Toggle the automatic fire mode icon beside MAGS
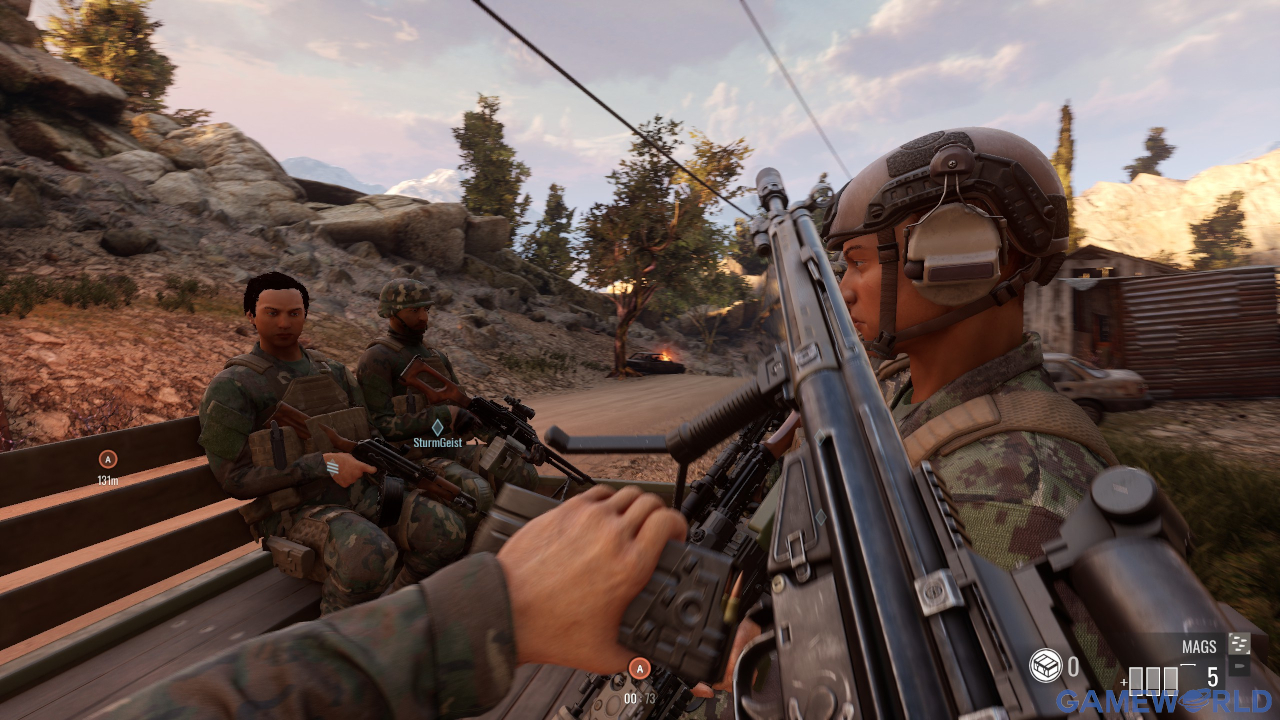This screenshot has width=1280, height=720. coord(1239,644)
